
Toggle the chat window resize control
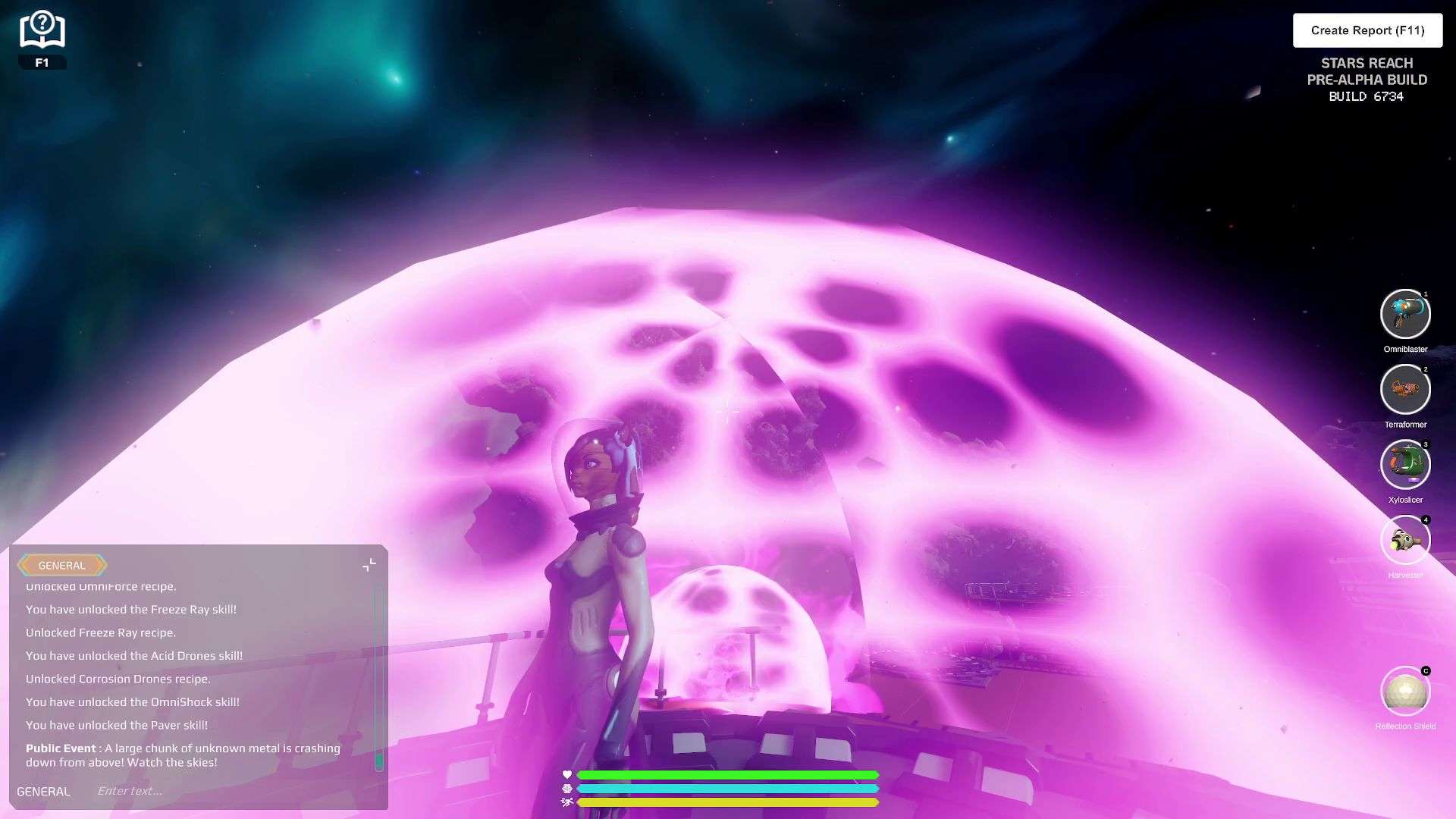[x=369, y=564]
